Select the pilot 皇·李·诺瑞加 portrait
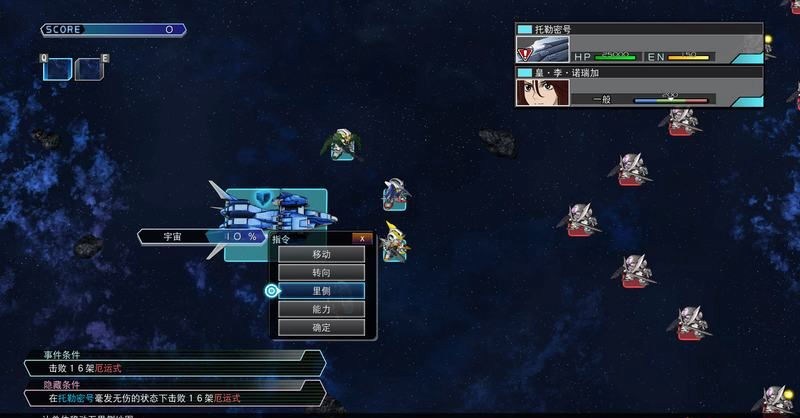The image size is (800, 418). [x=542, y=92]
